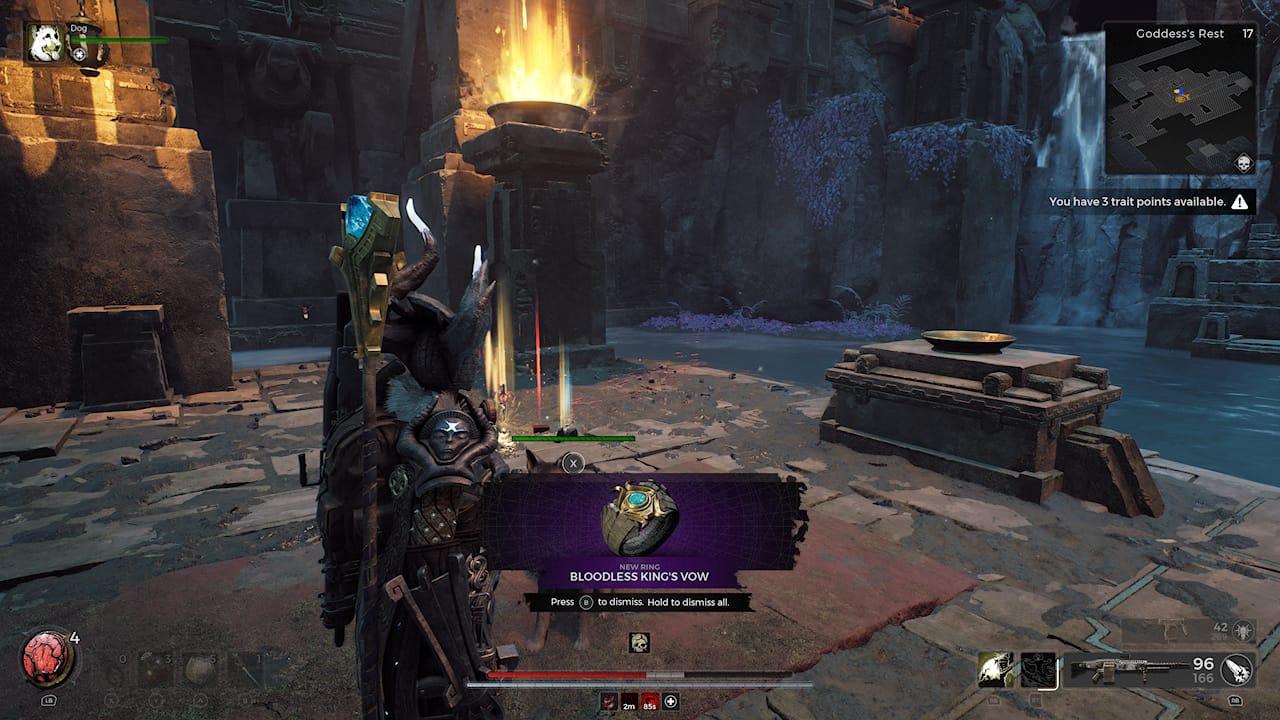Click the 2m status effect icon
This screenshot has height=720, width=1280.
coord(629,702)
